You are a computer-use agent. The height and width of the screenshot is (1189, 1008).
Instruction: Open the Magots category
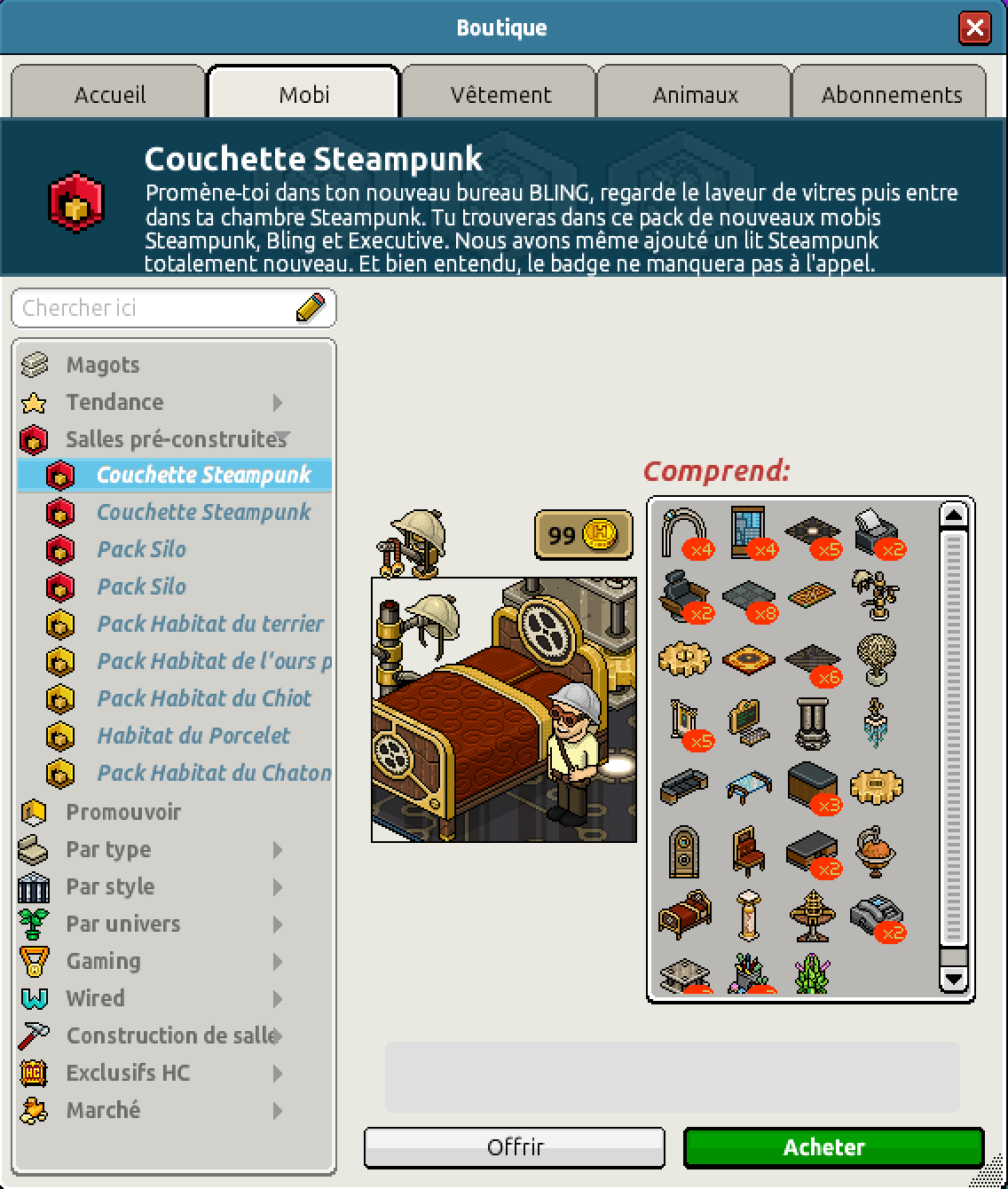coord(102,365)
